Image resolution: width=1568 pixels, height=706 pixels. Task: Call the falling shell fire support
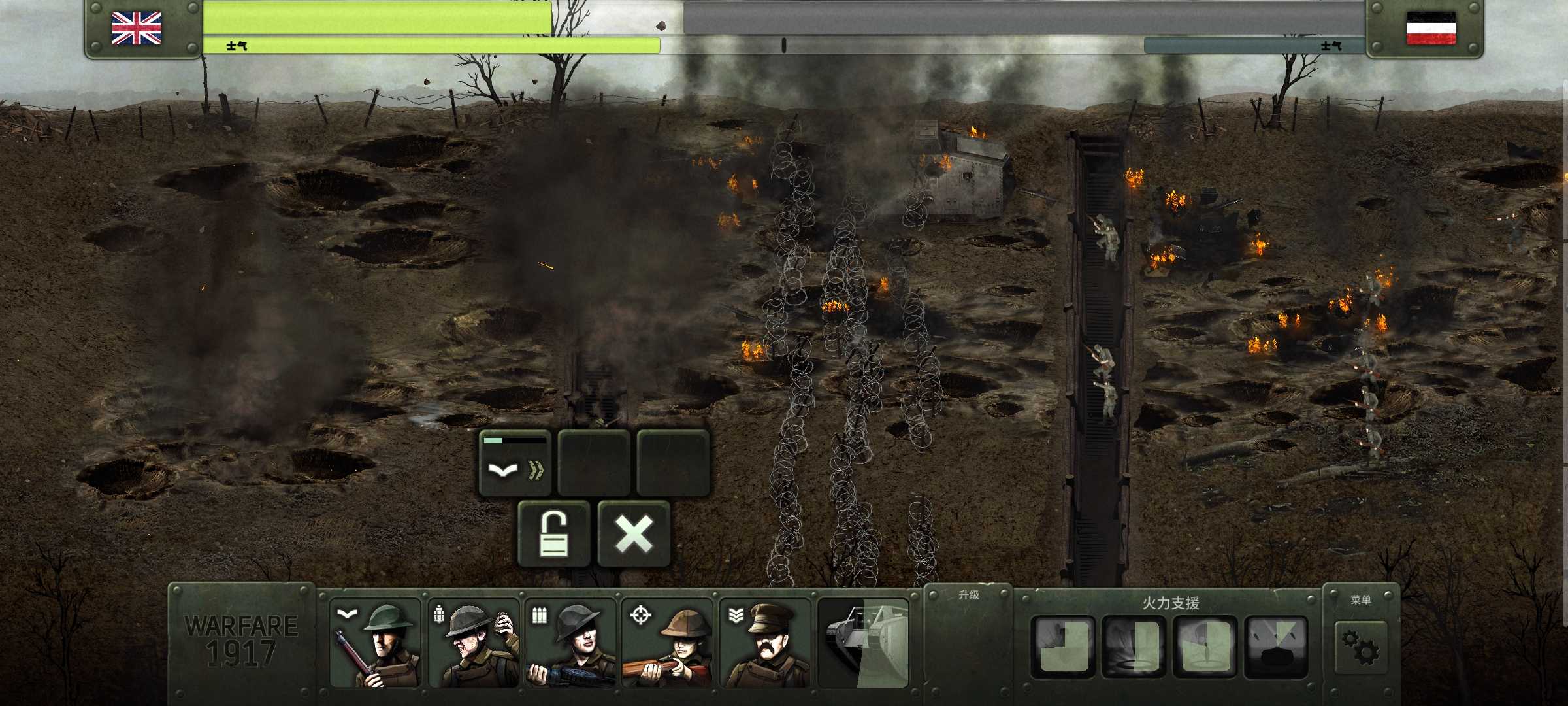(x=1205, y=647)
